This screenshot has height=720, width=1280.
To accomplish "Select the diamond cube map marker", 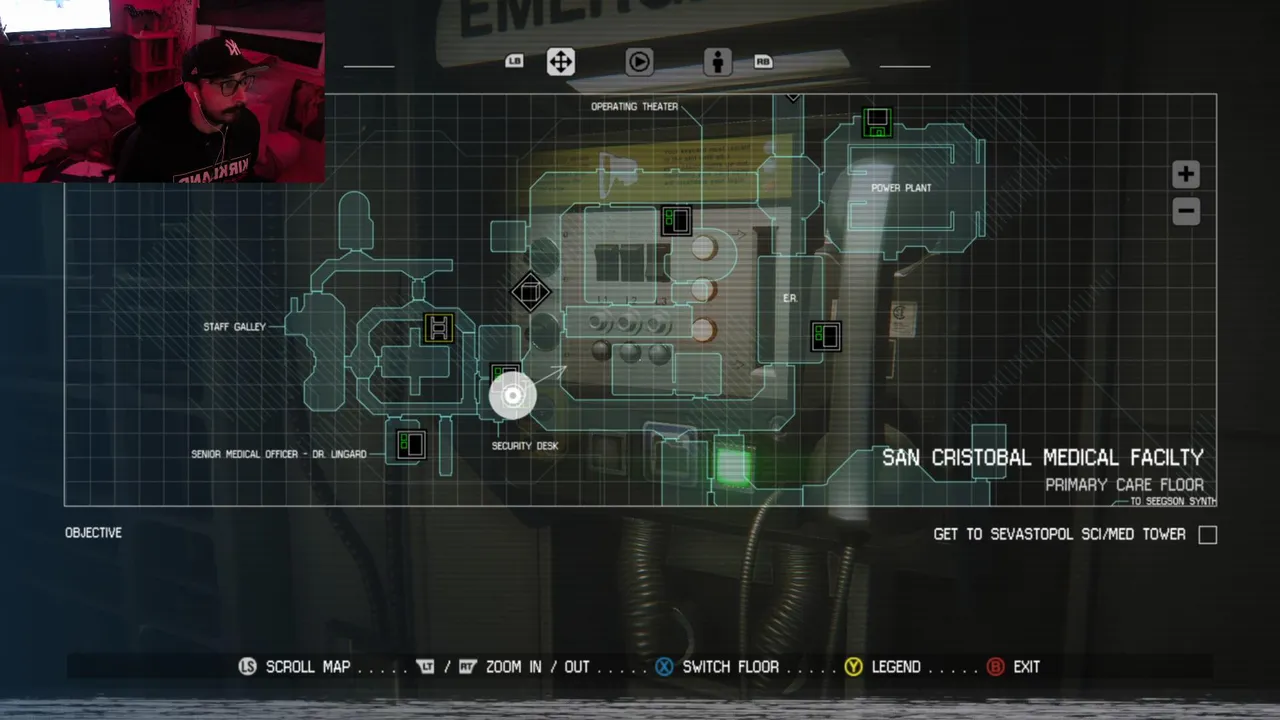I will [529, 293].
